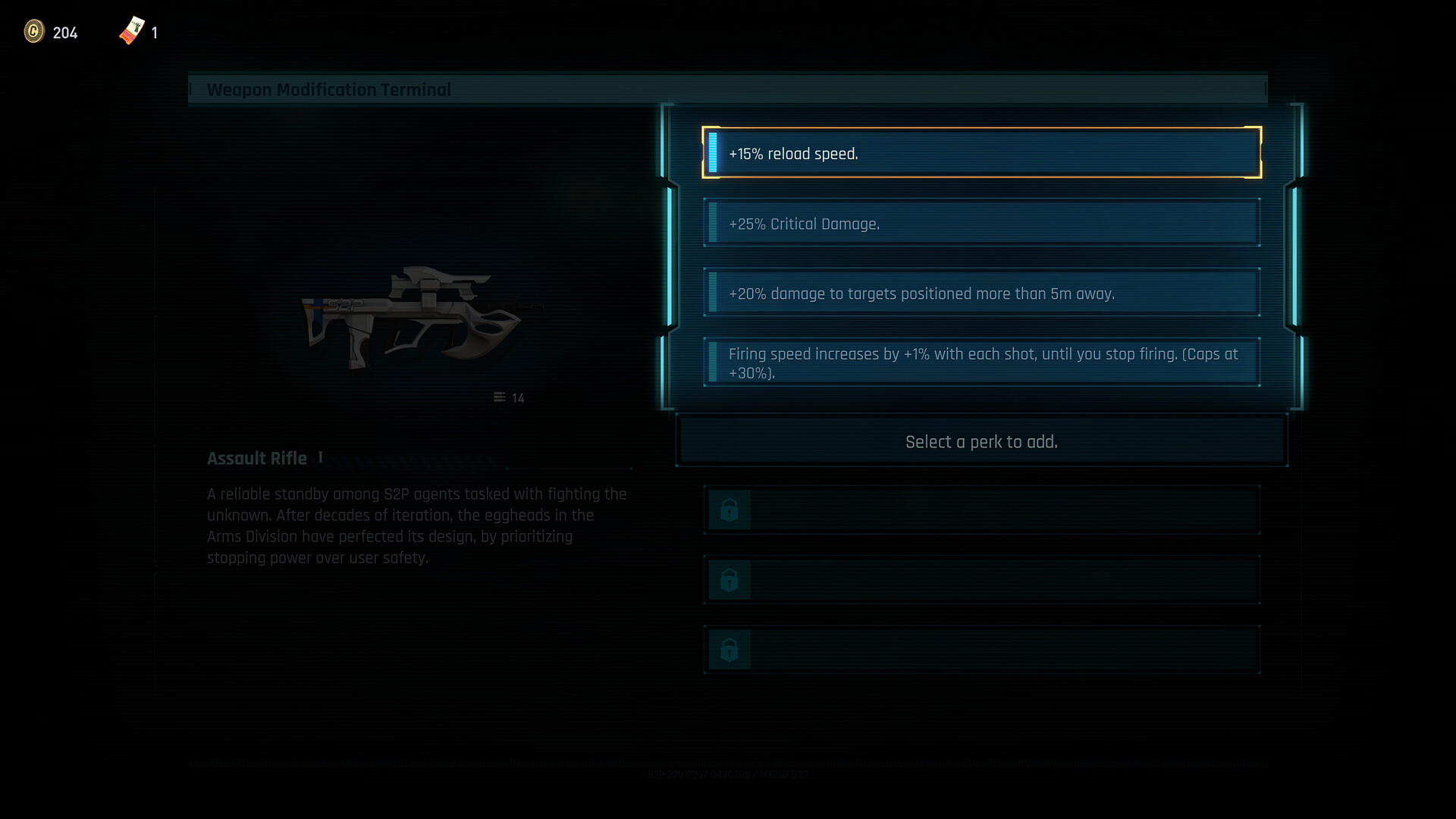Click the Weapon Modification Terminal header
Viewport: 1456px width, 819px height.
(x=329, y=89)
